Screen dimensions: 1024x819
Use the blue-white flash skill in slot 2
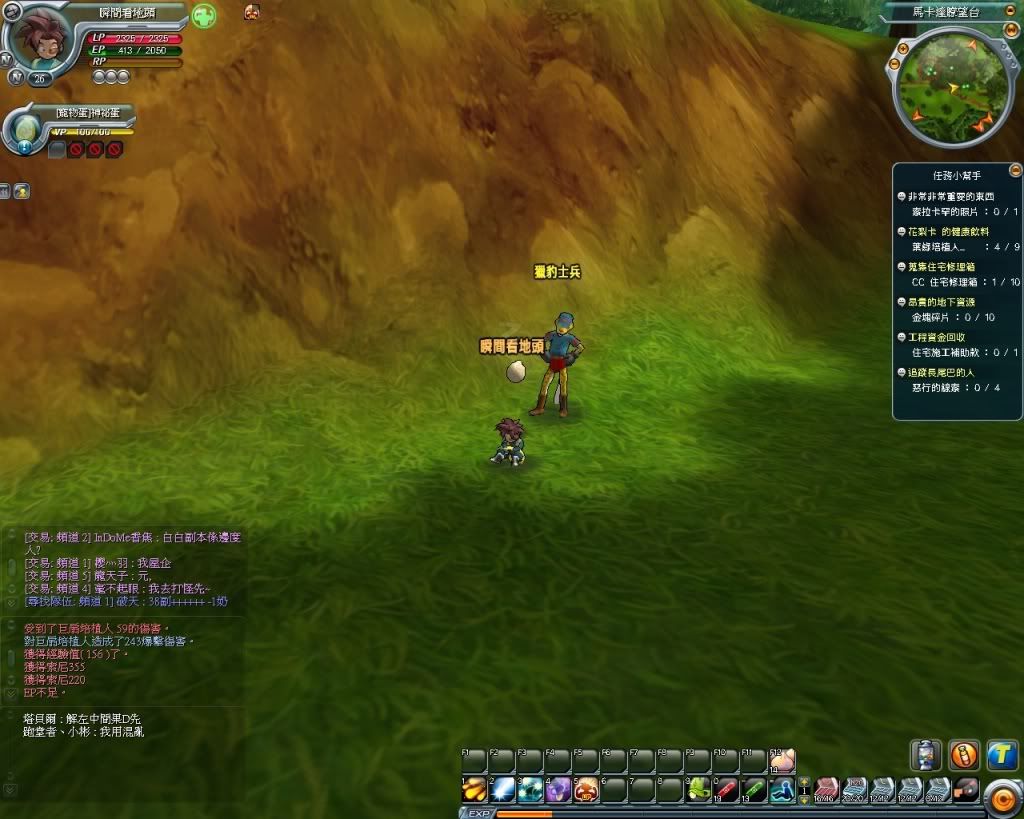point(502,790)
